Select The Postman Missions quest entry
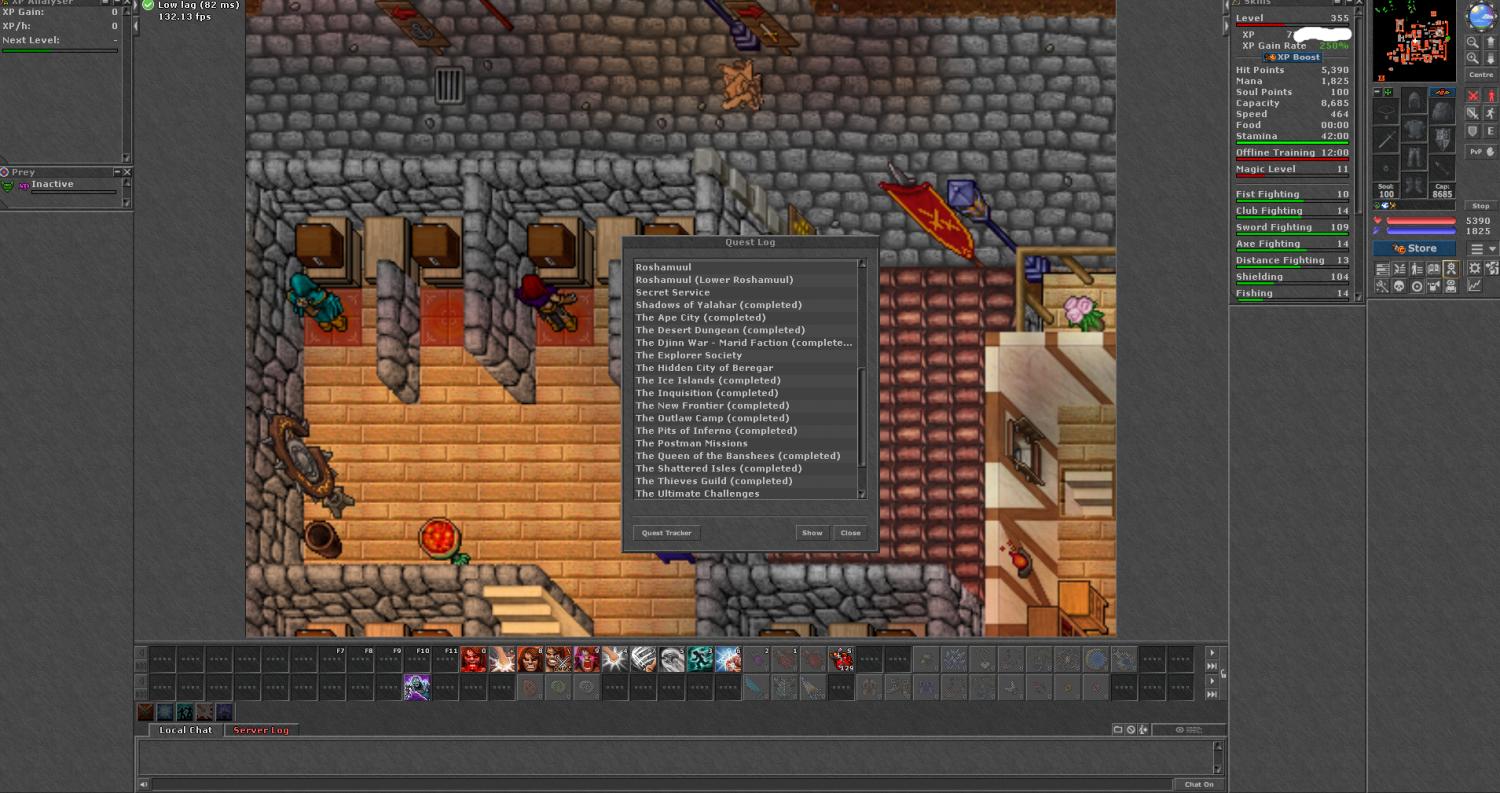 pos(692,443)
